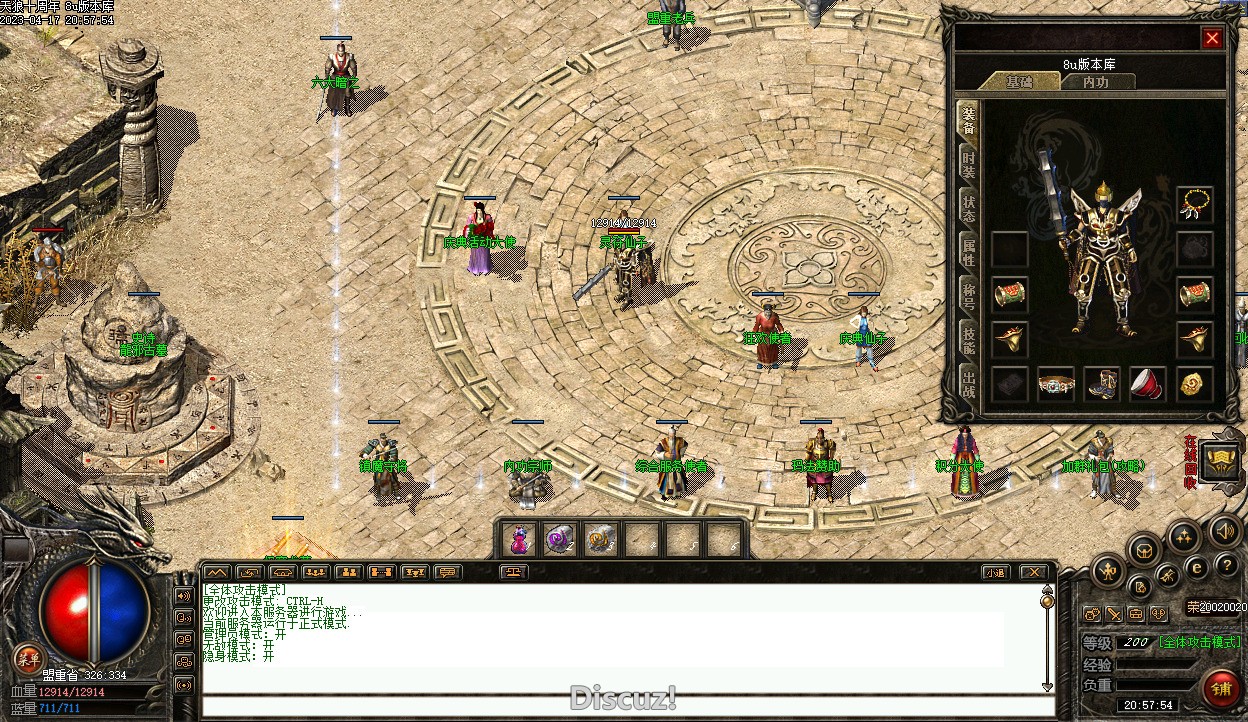Use the purple swirl scroll hotbar item

tap(559, 540)
